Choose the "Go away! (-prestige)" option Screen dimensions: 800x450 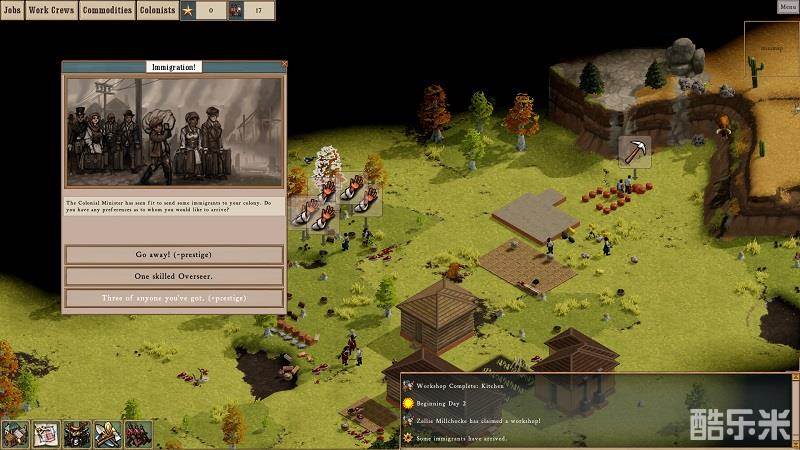tap(174, 254)
